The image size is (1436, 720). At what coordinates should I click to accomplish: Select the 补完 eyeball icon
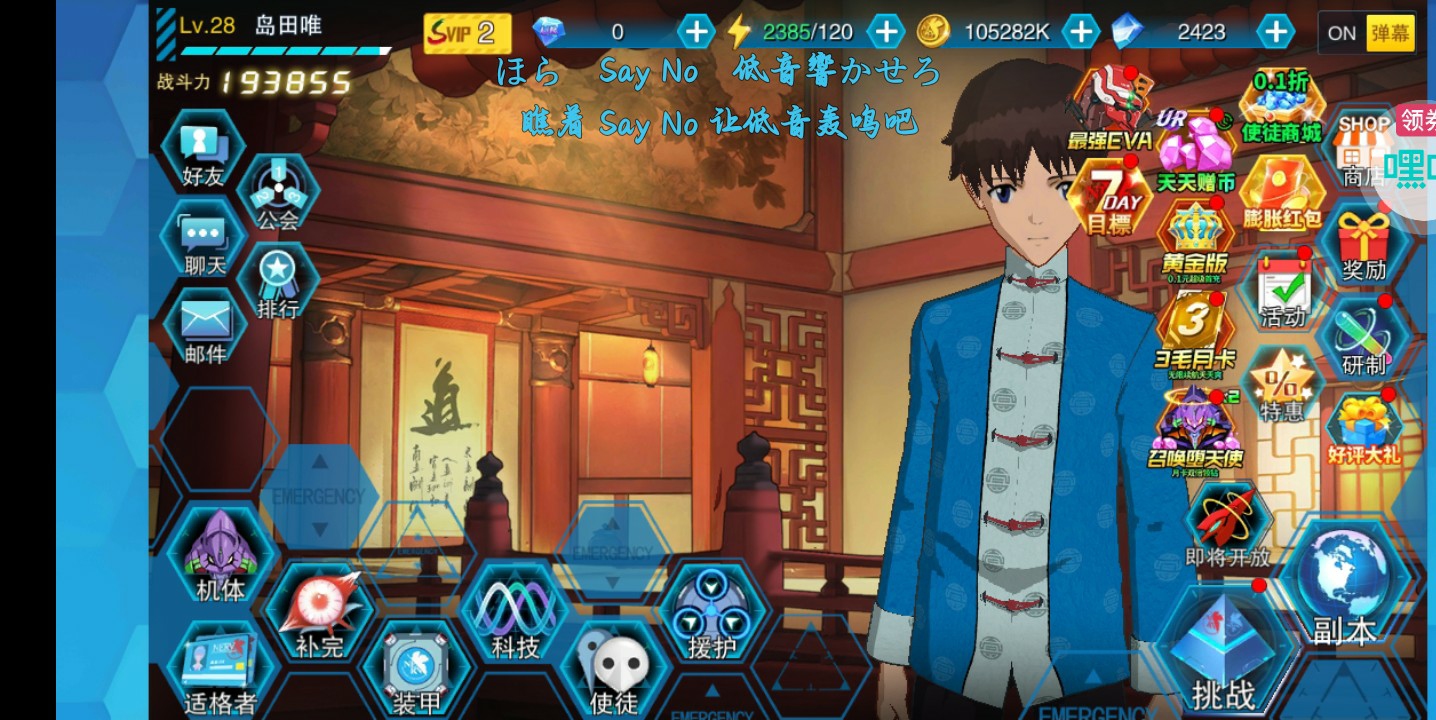319,611
